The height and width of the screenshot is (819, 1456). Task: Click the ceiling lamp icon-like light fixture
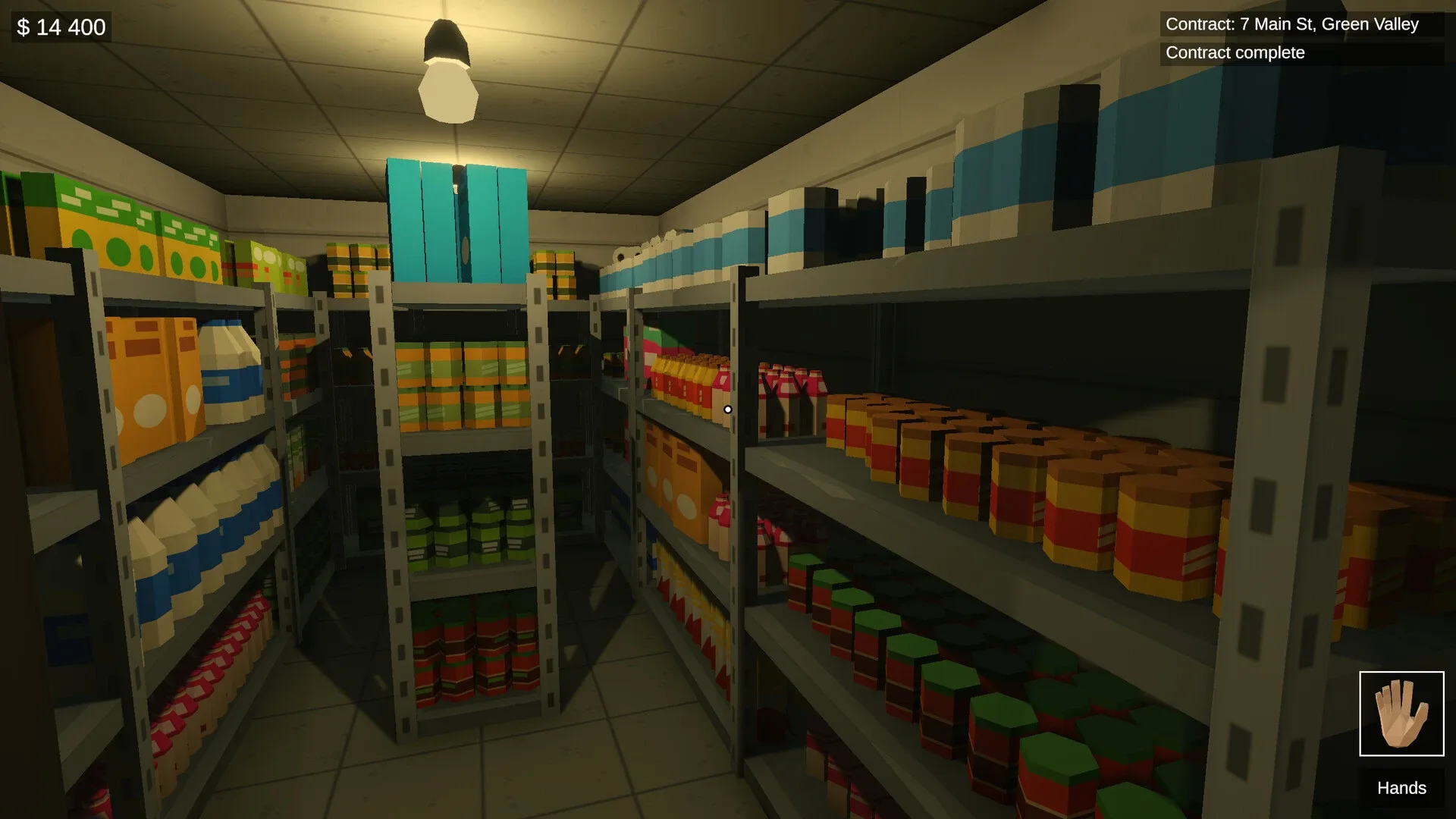coord(446,72)
